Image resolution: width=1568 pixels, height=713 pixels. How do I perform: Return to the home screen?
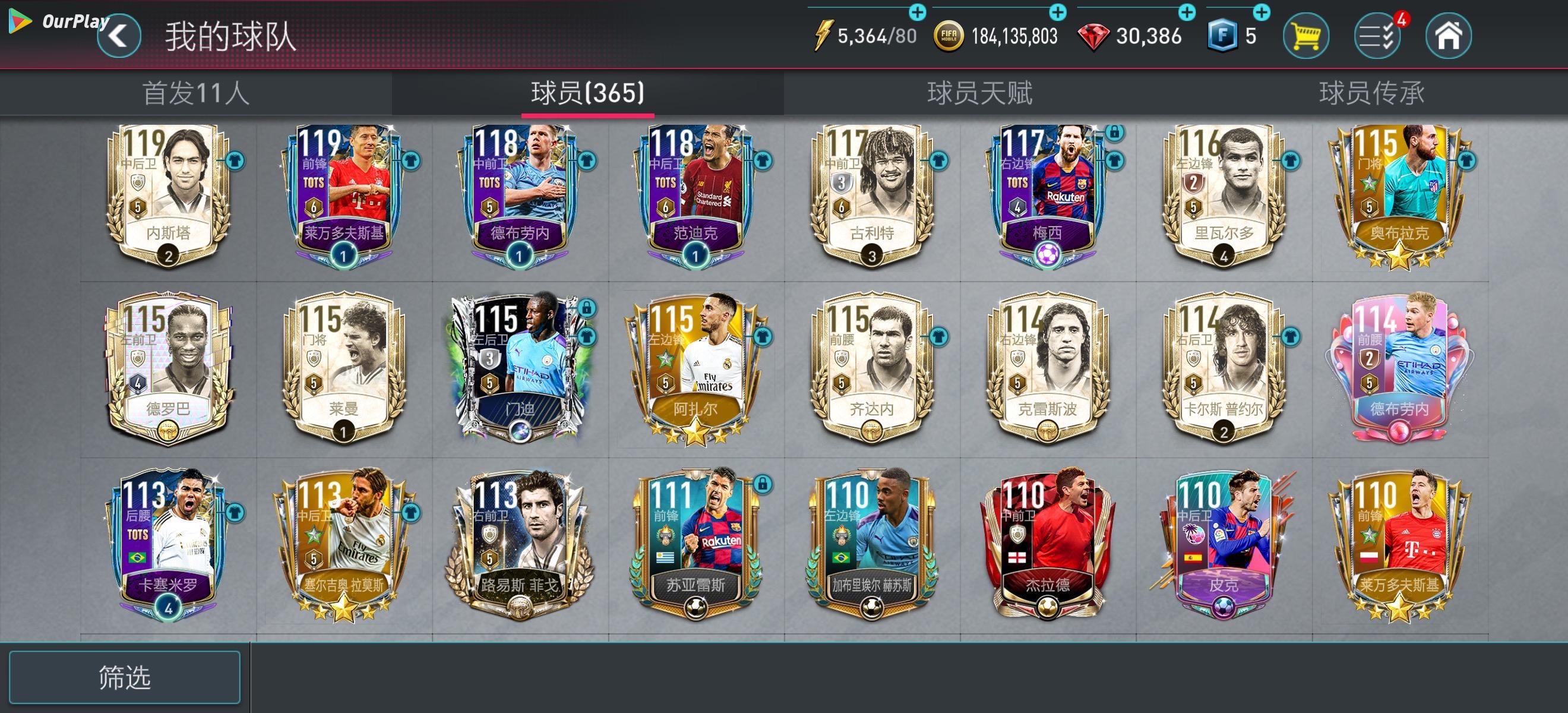tap(1448, 36)
